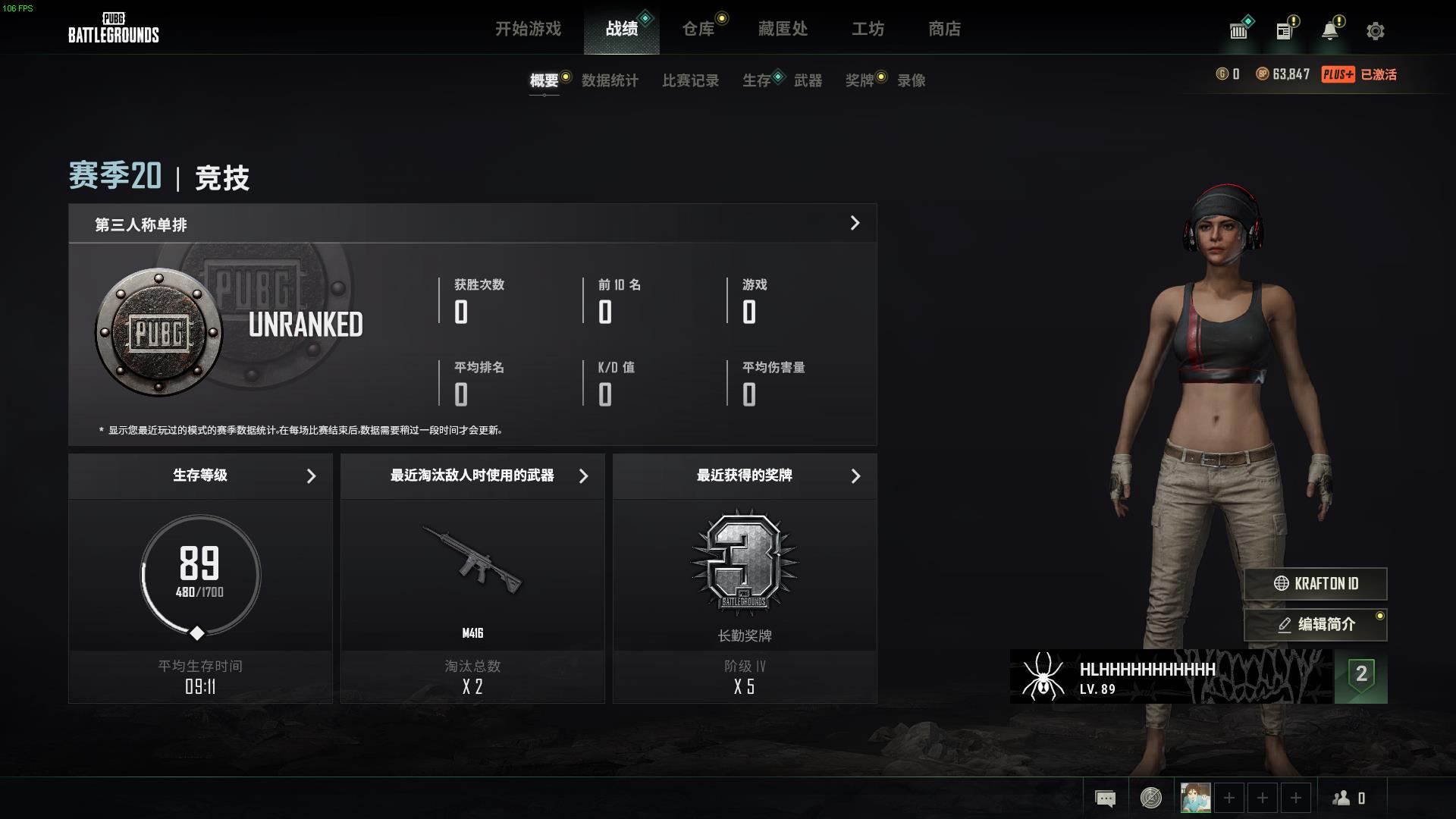Open the 生存 survival tab

click(756, 80)
